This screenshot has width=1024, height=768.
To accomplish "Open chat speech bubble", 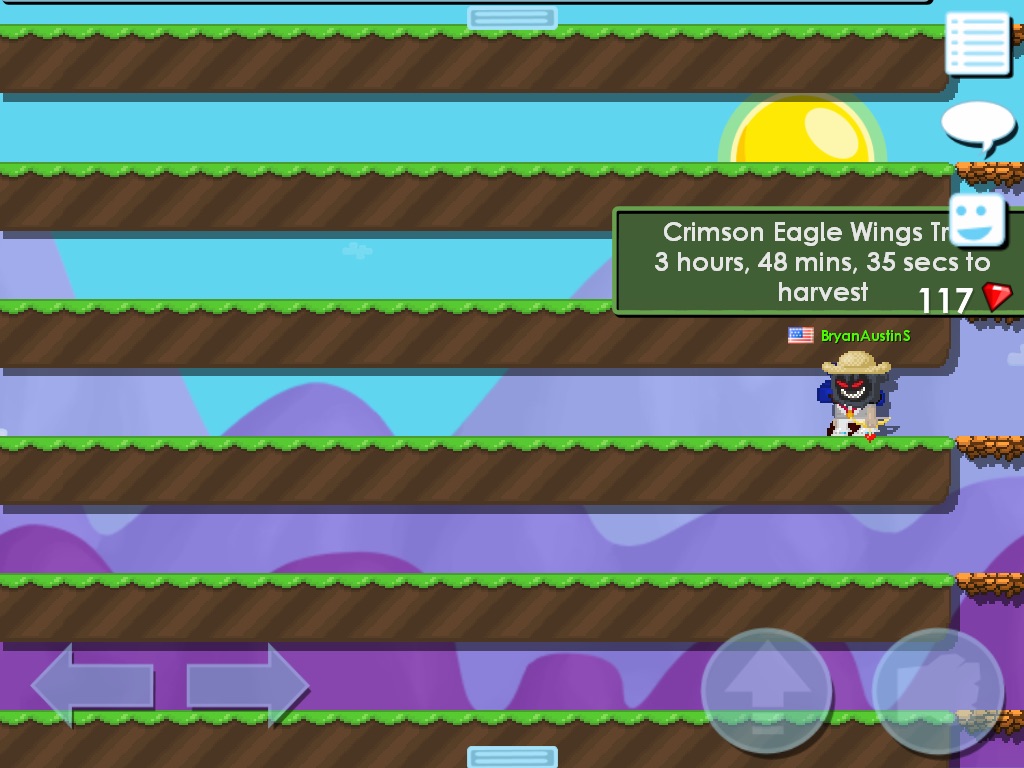I will coord(977,125).
